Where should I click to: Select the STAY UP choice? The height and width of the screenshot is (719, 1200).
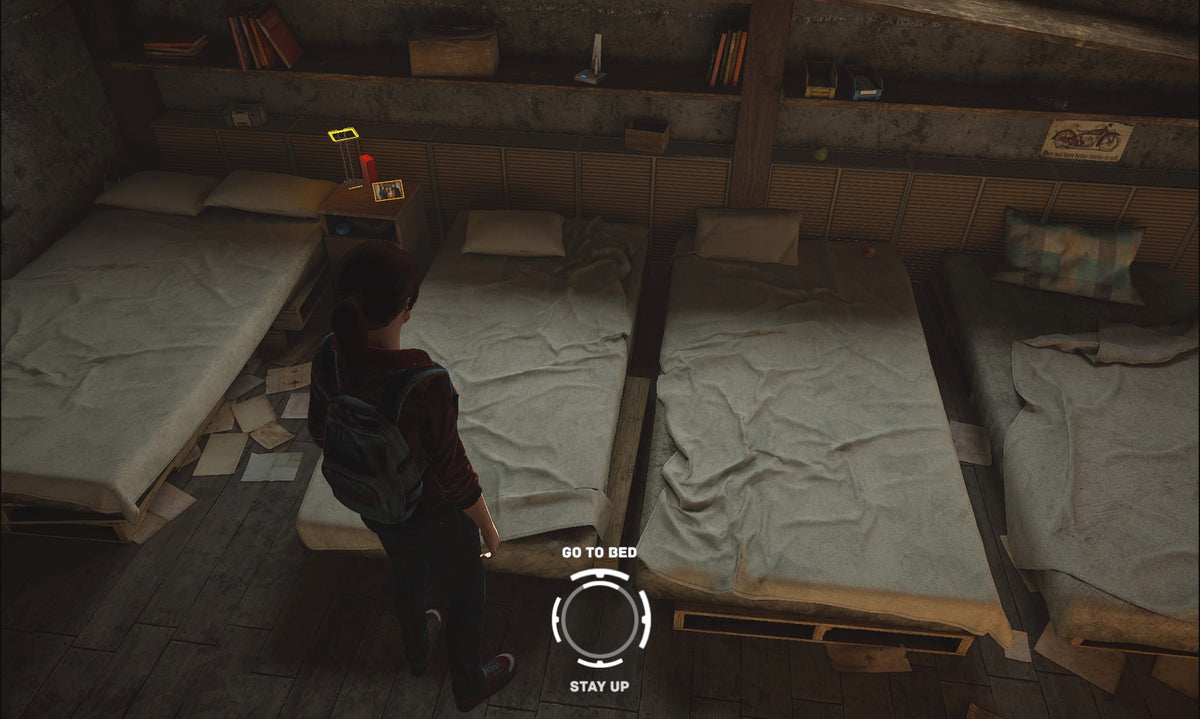[x=599, y=686]
